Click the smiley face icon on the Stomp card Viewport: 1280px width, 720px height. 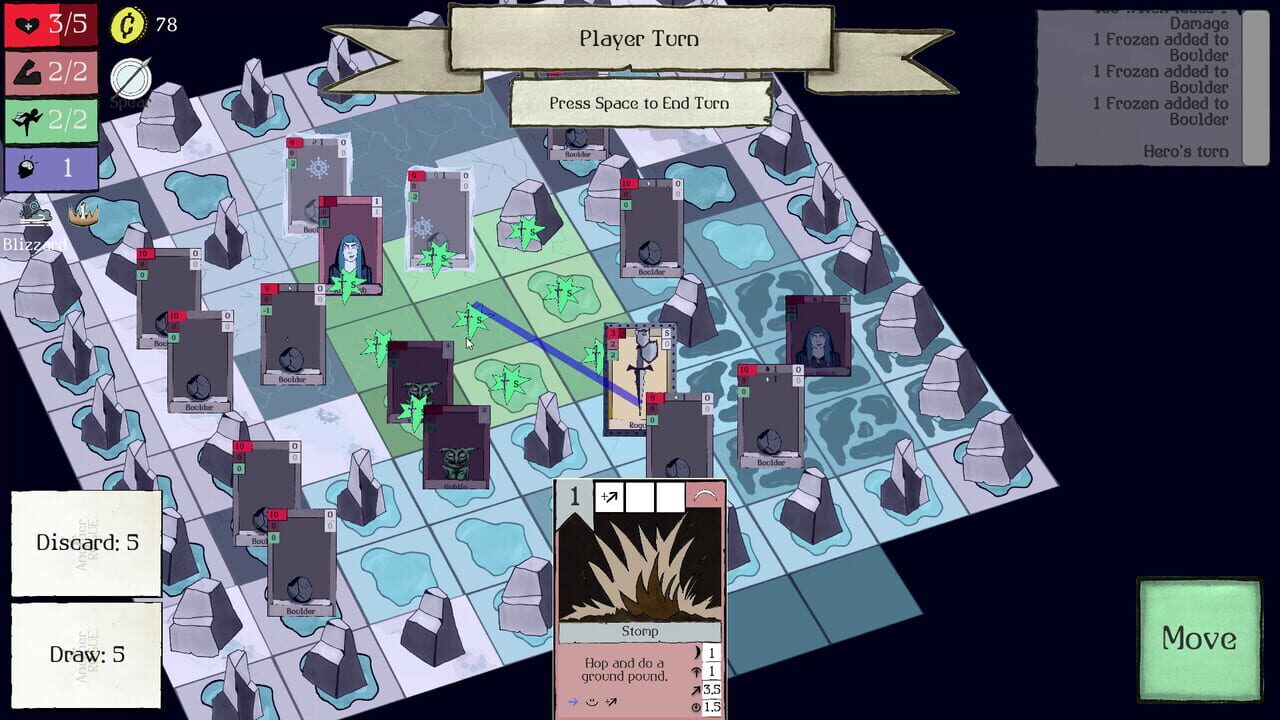click(x=592, y=702)
